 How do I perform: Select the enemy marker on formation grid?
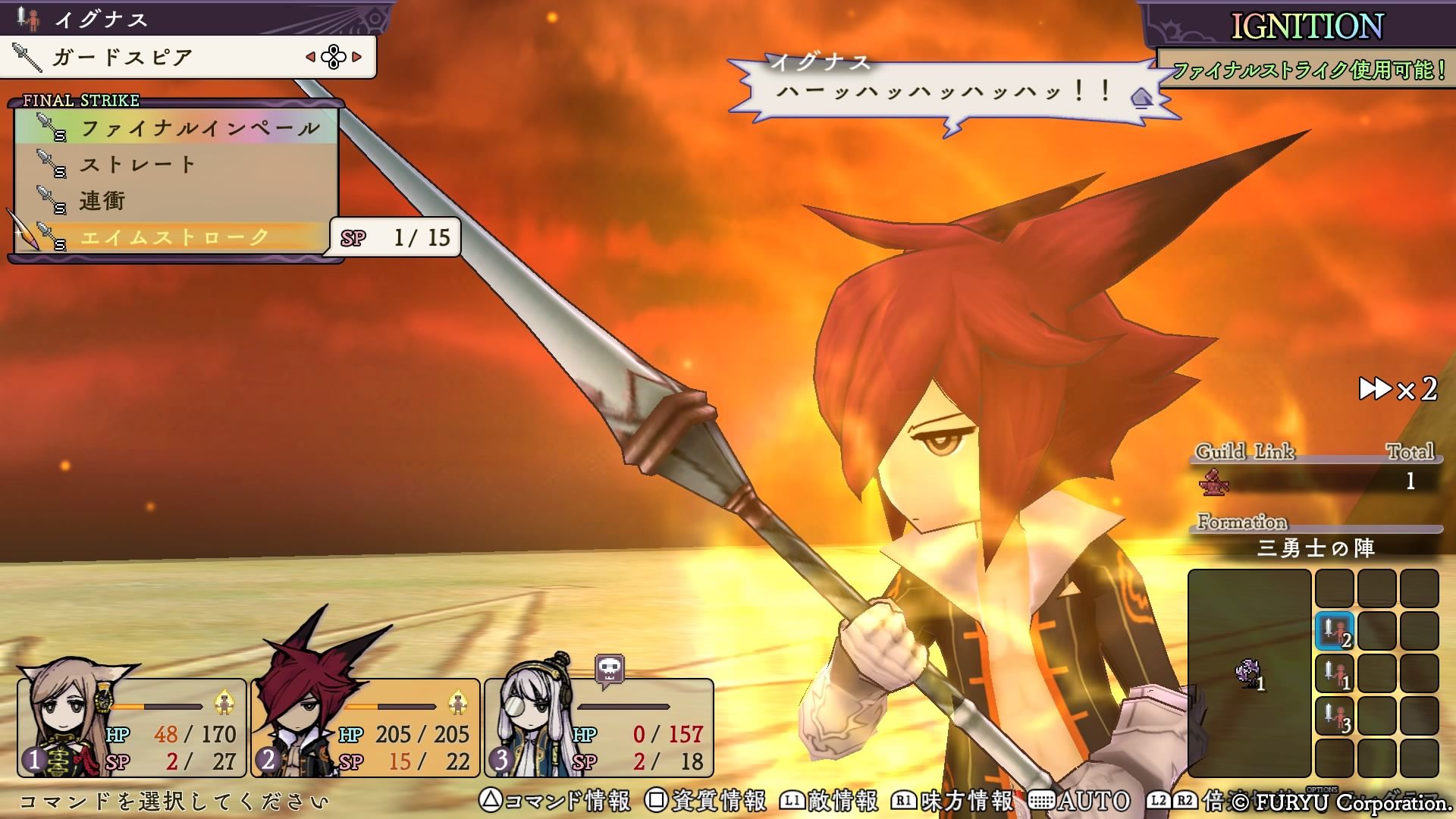point(1248,673)
